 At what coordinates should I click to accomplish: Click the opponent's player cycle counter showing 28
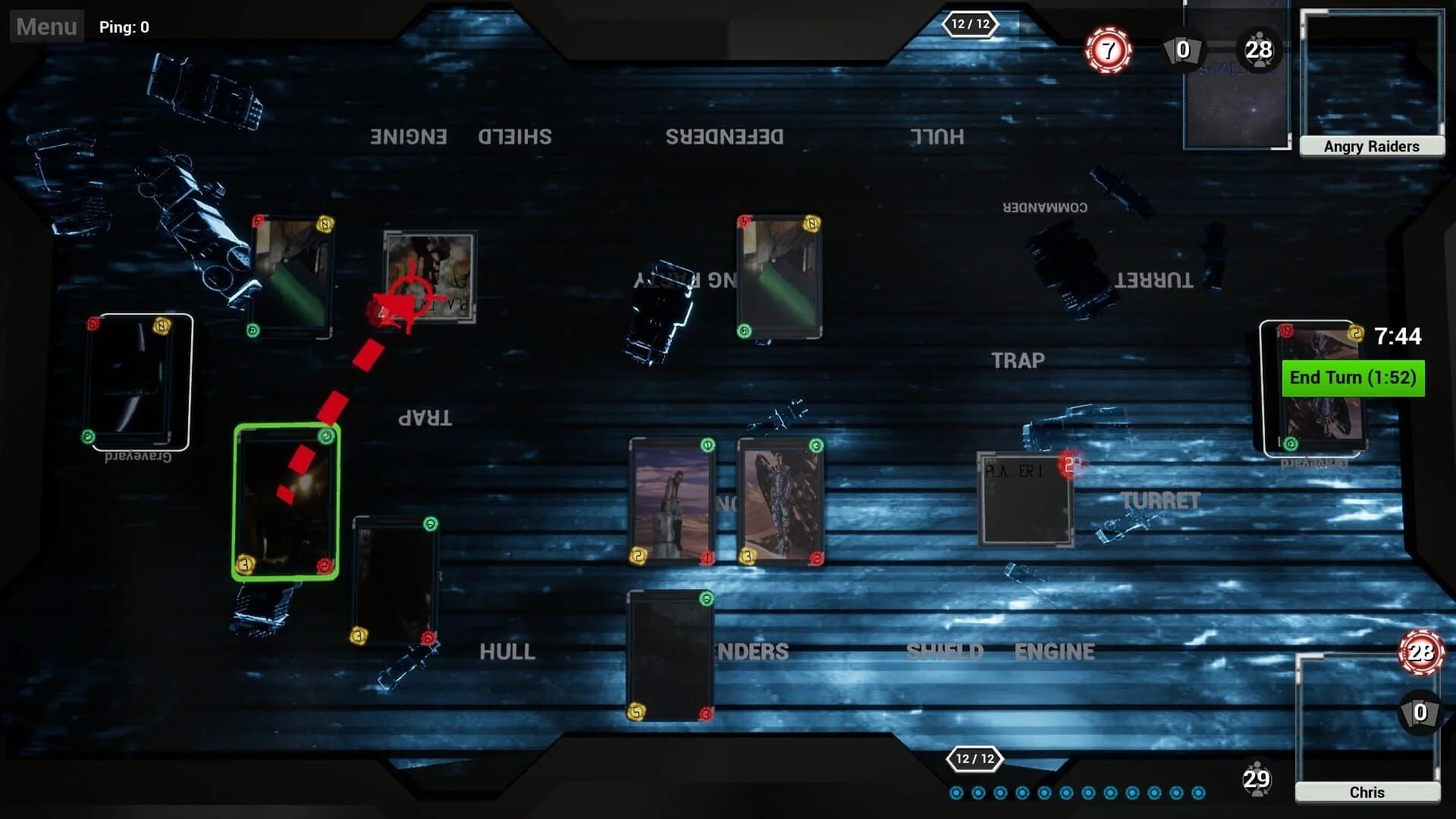coord(1259,50)
